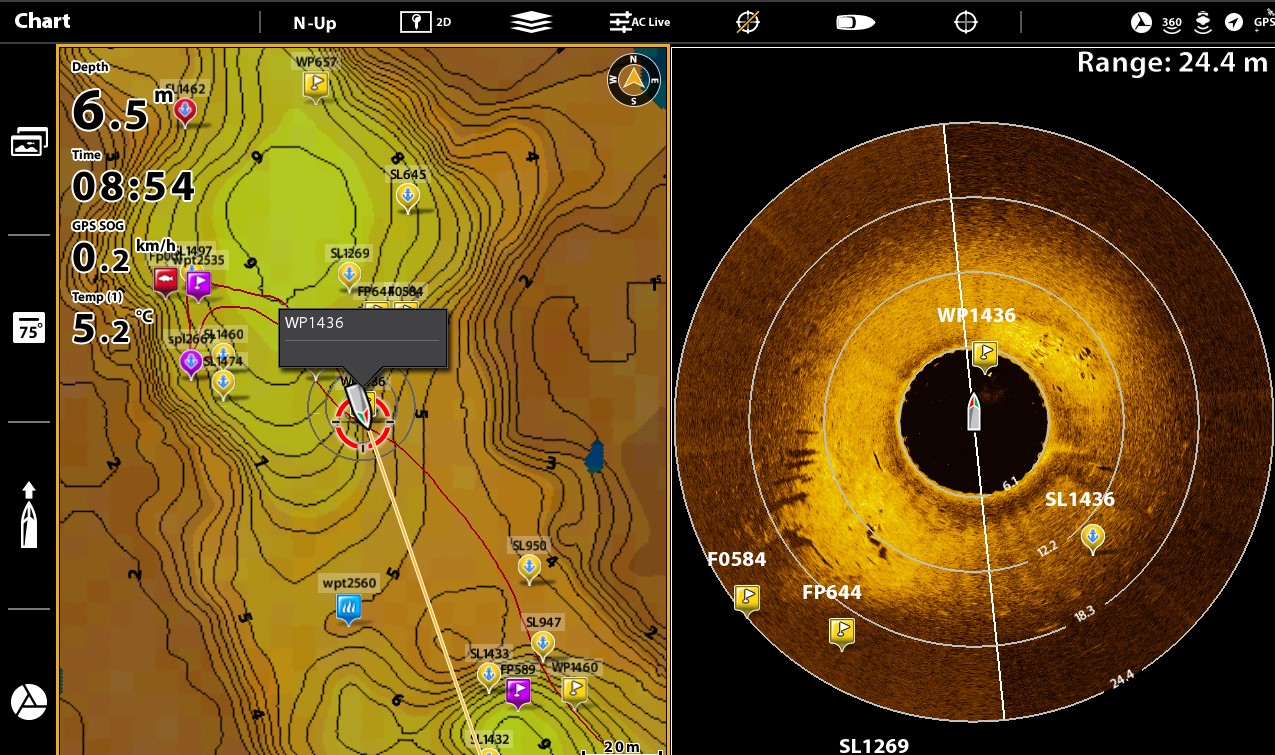Pick the FP644 flag on sonar view

pyautogui.click(x=842, y=631)
